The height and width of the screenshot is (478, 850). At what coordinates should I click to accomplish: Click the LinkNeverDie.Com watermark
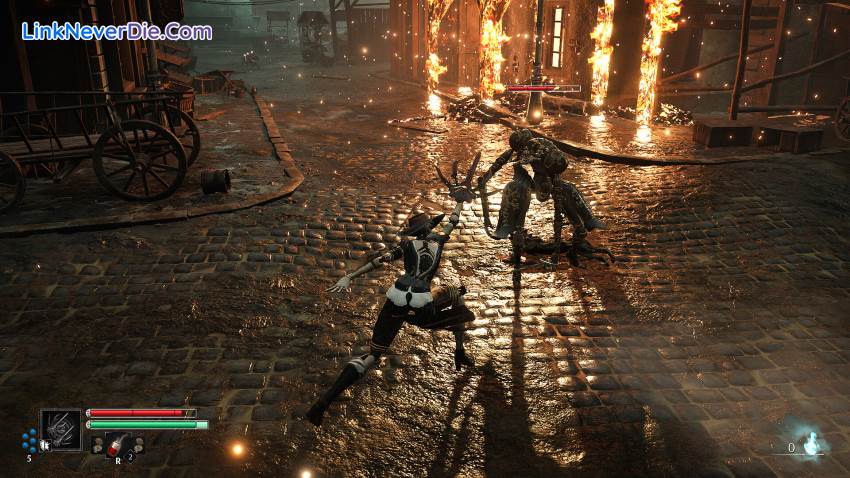click(117, 31)
